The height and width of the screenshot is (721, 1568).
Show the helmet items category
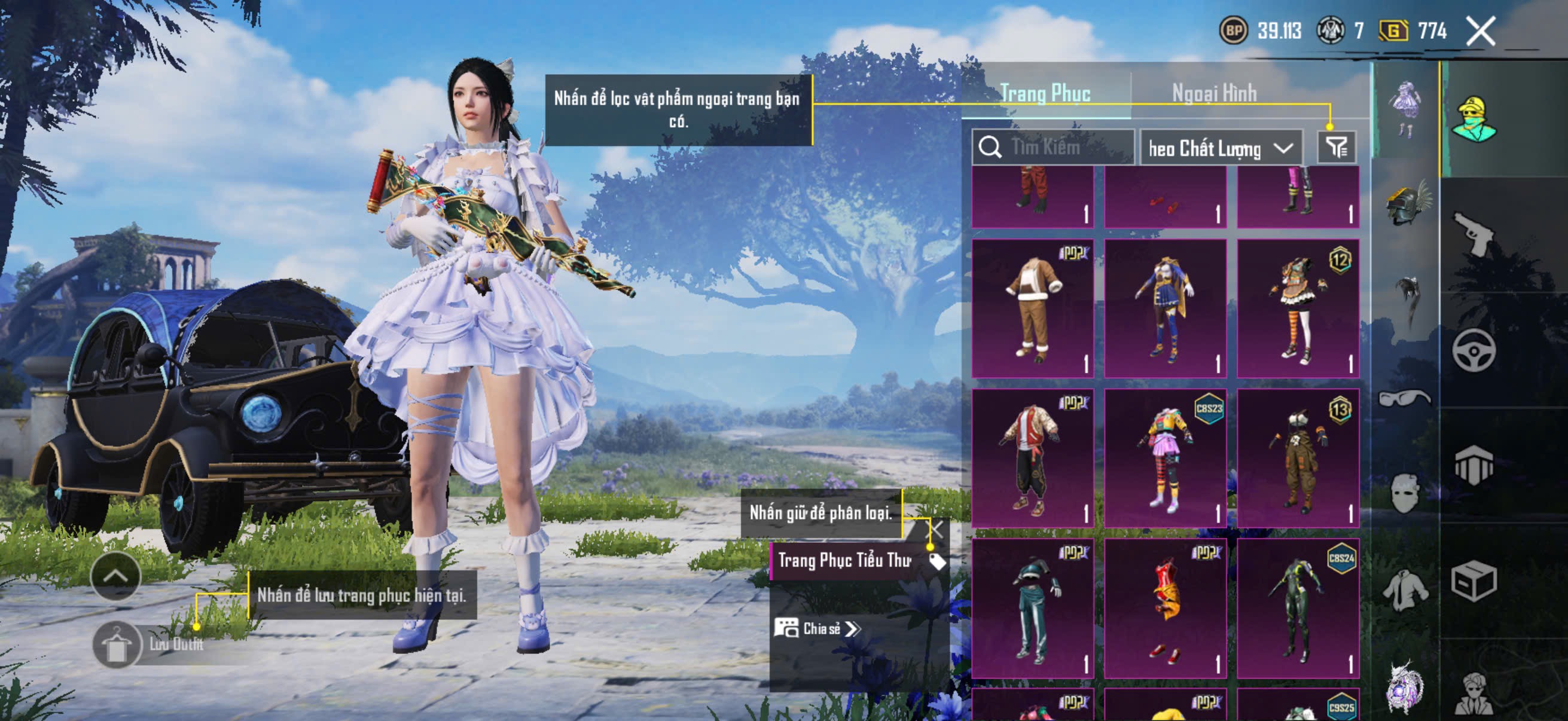(x=1407, y=204)
